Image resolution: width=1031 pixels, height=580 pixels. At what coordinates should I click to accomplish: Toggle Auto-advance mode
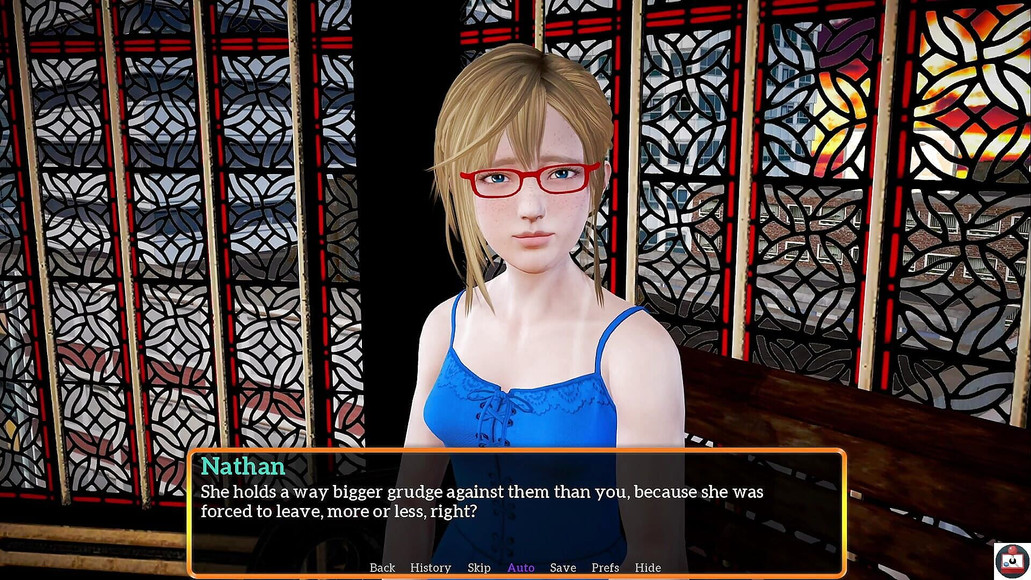pos(521,568)
